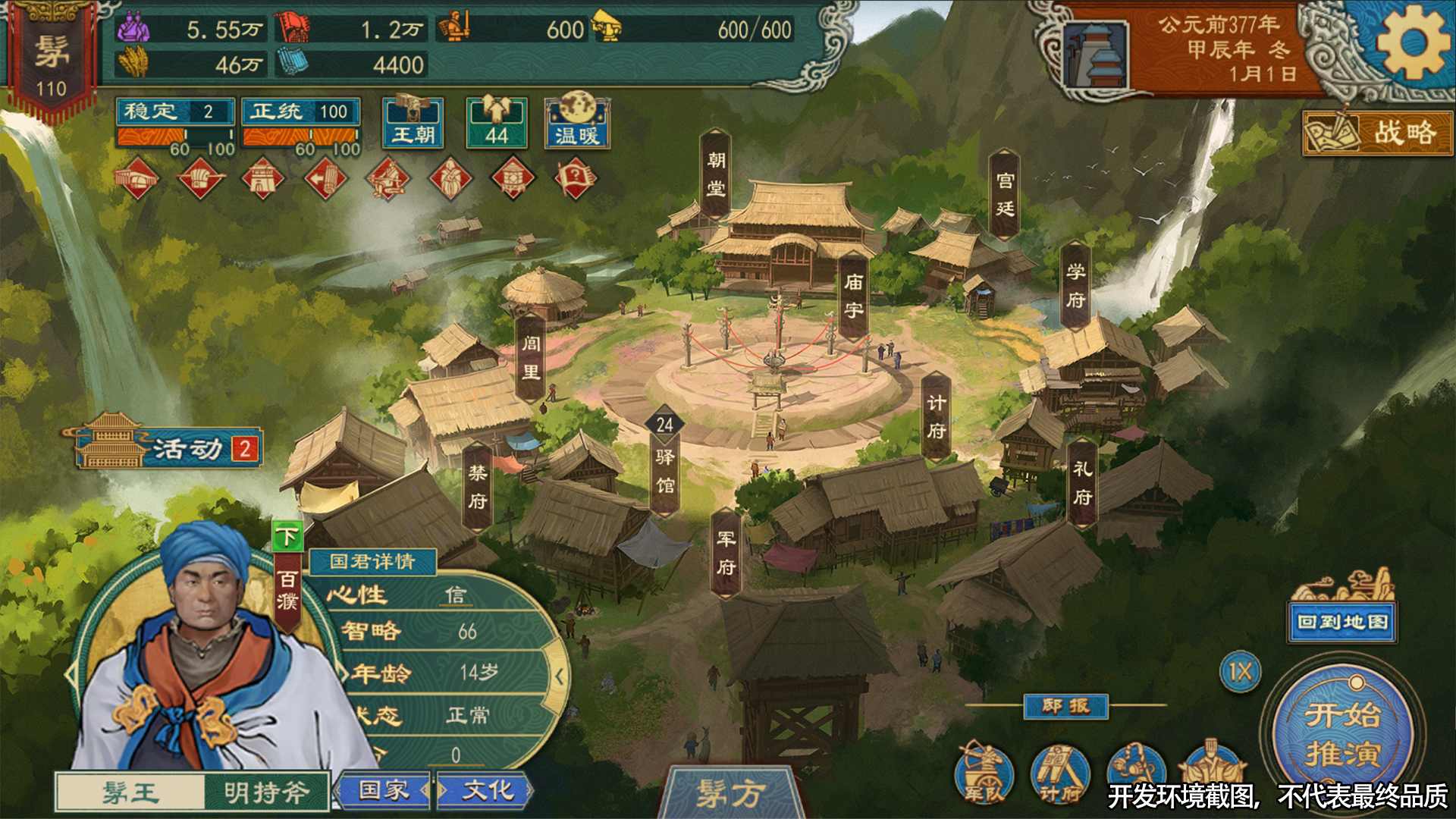Switch to the 国家 tab
Screen dimensions: 1456x819
click(x=384, y=791)
